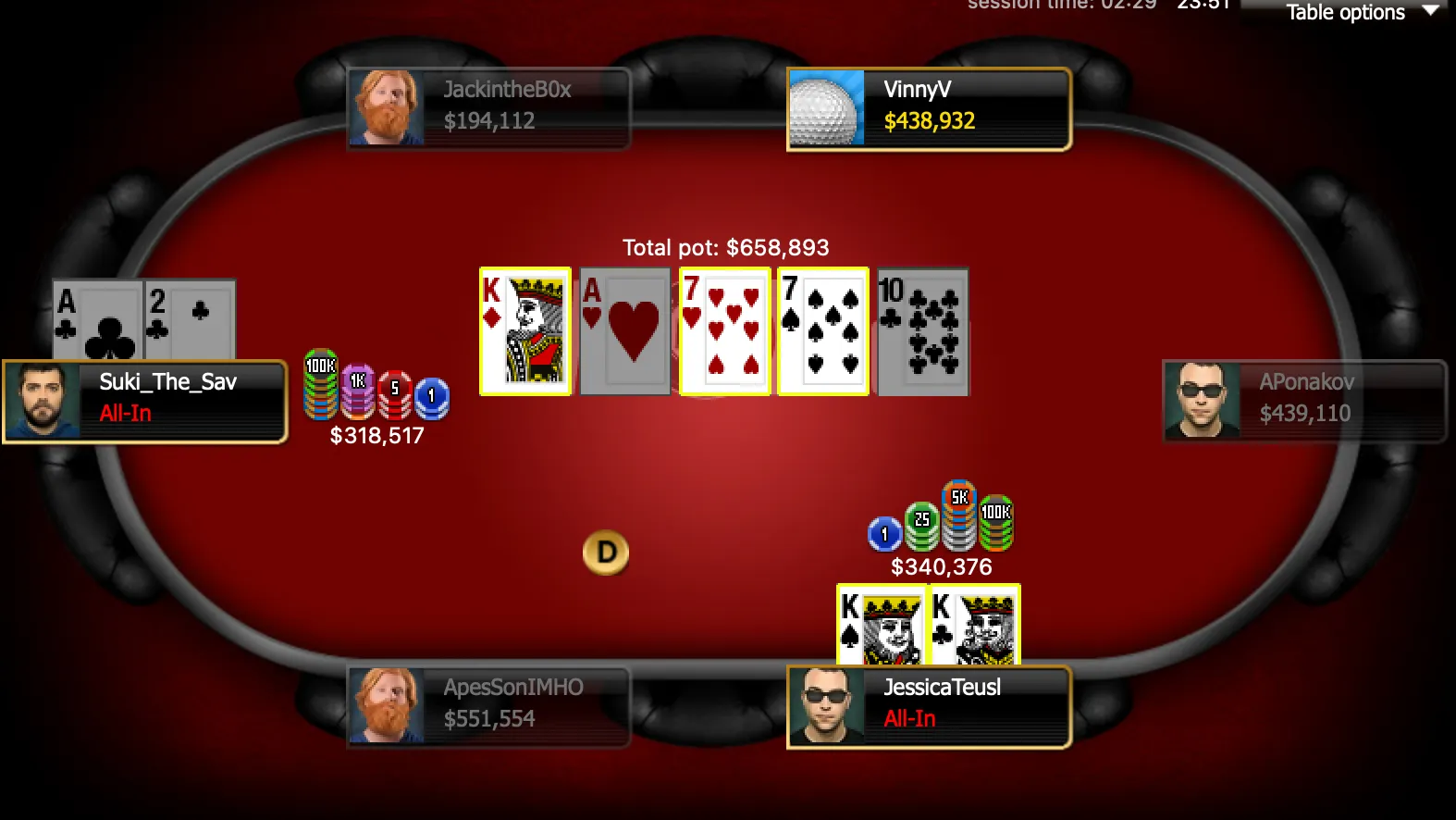Select Suki_The_Sav player panel
The width and height of the screenshot is (1456, 820).
(145, 402)
